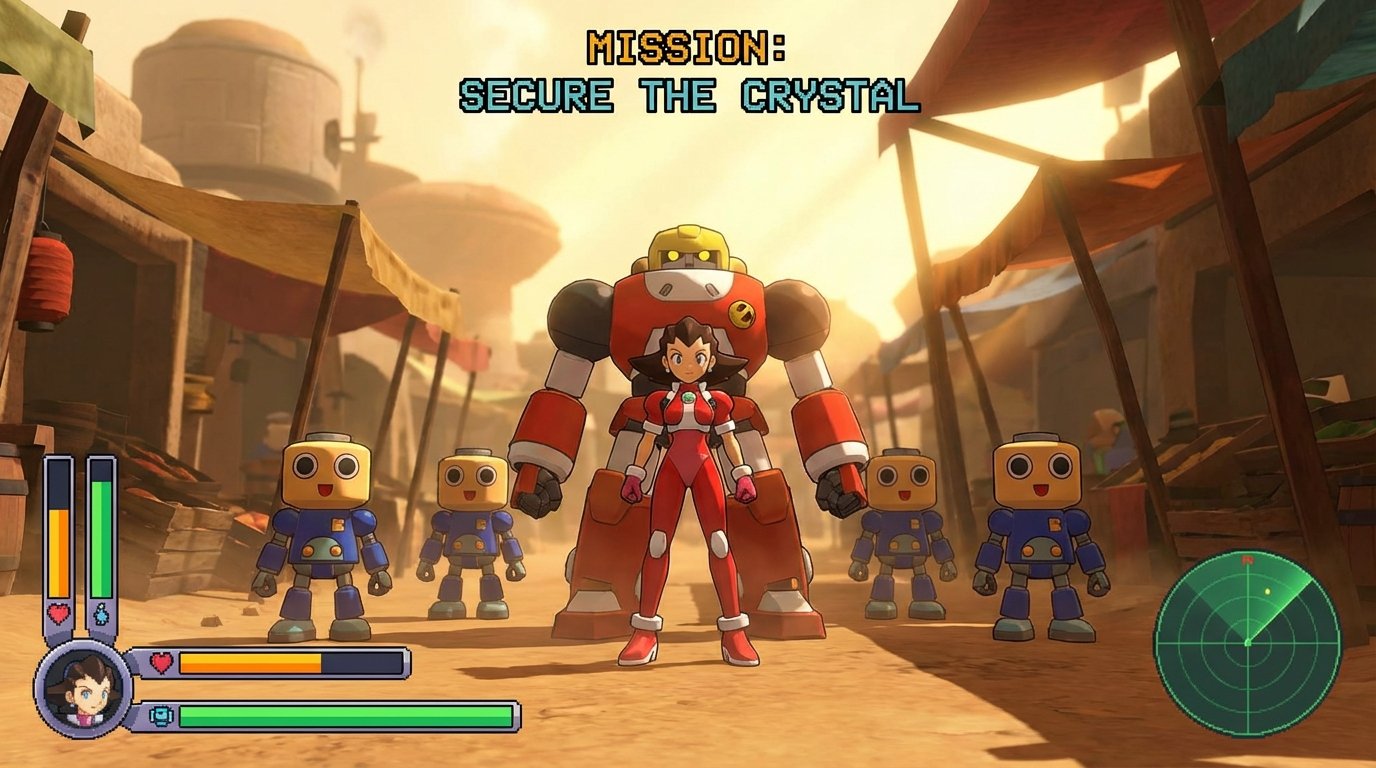The image size is (1376, 768).
Task: Click the robot-head energy icon on the lower bar
Action: pos(160,714)
